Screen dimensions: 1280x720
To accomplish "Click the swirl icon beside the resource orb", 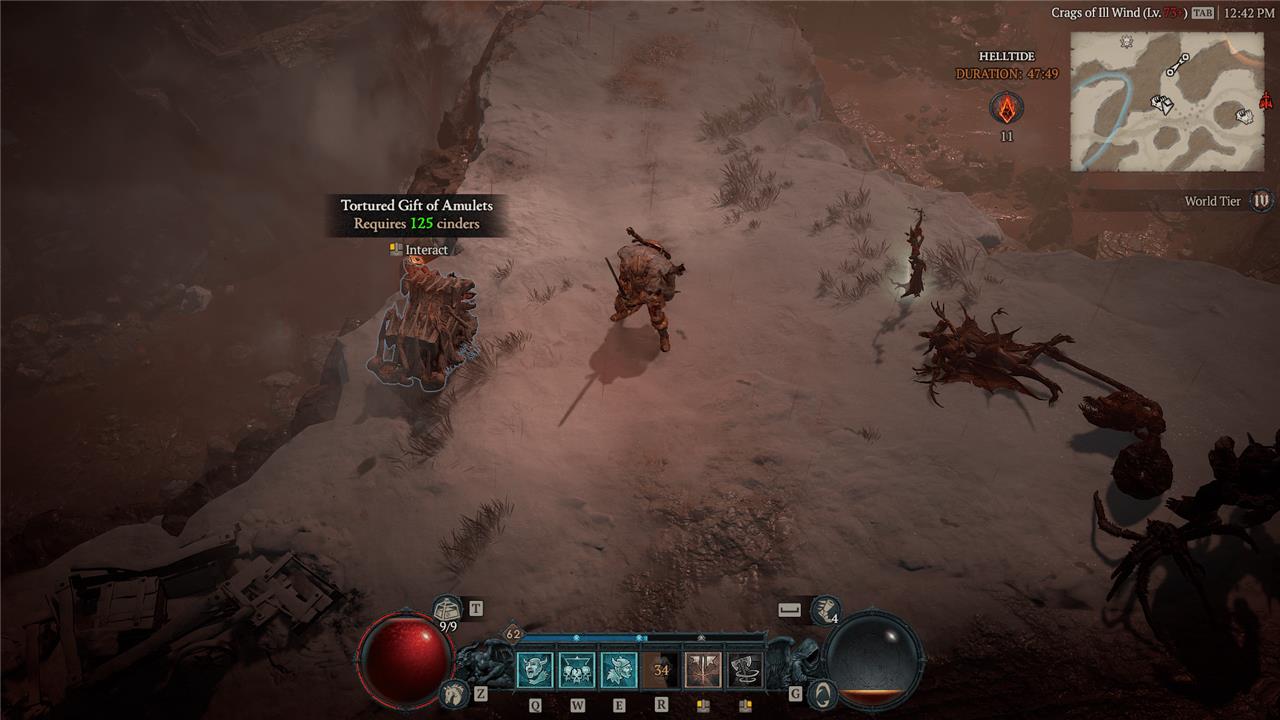I will click(822, 692).
